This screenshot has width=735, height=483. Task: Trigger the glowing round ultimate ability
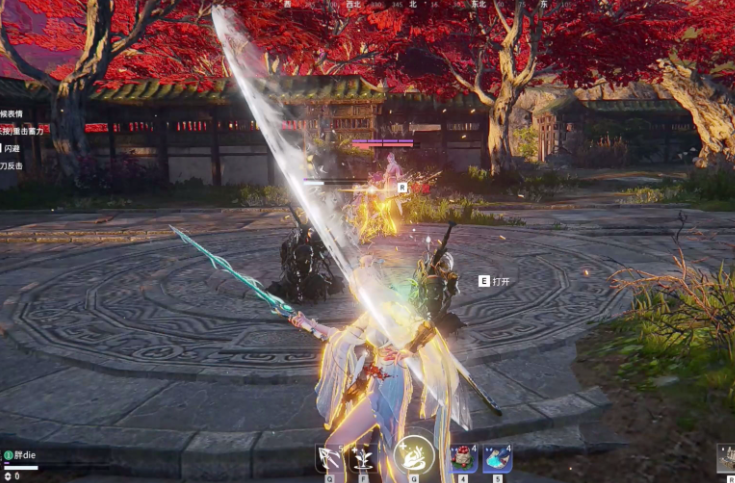pos(413,455)
